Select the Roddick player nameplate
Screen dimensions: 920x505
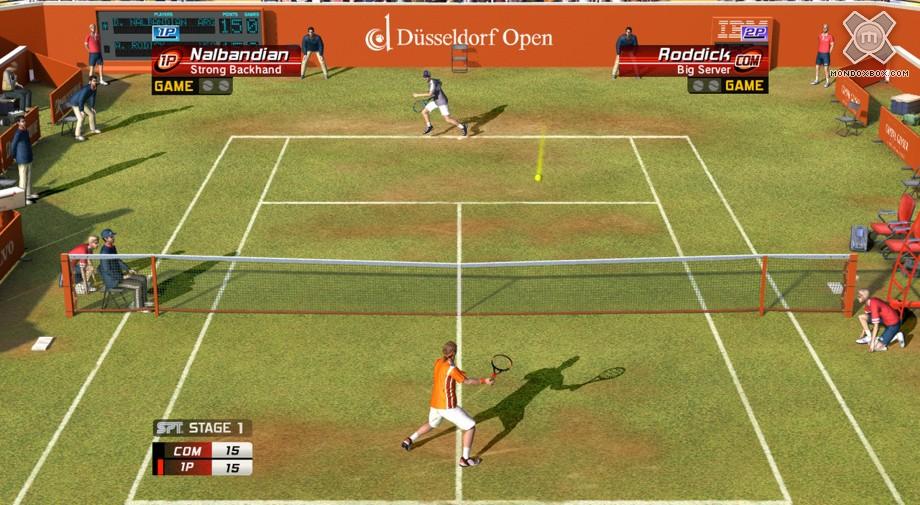coord(692,60)
